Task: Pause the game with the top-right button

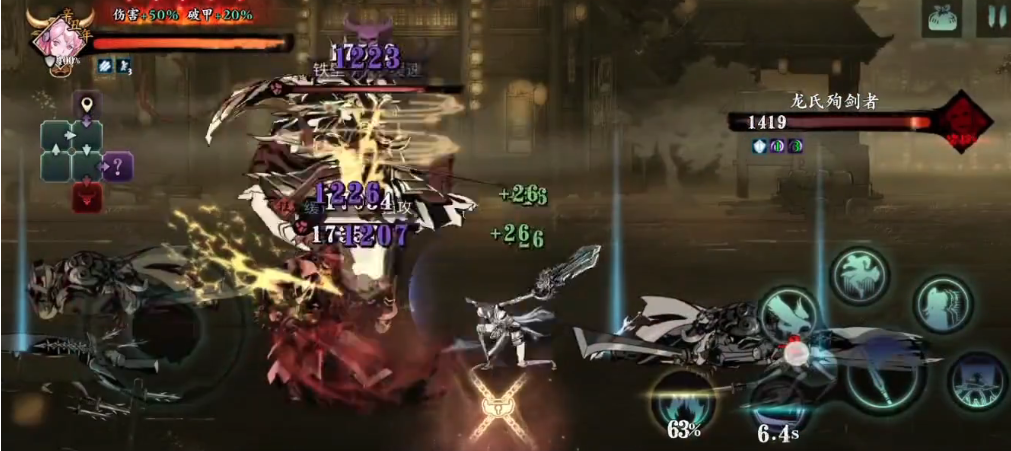Action: [x=994, y=19]
